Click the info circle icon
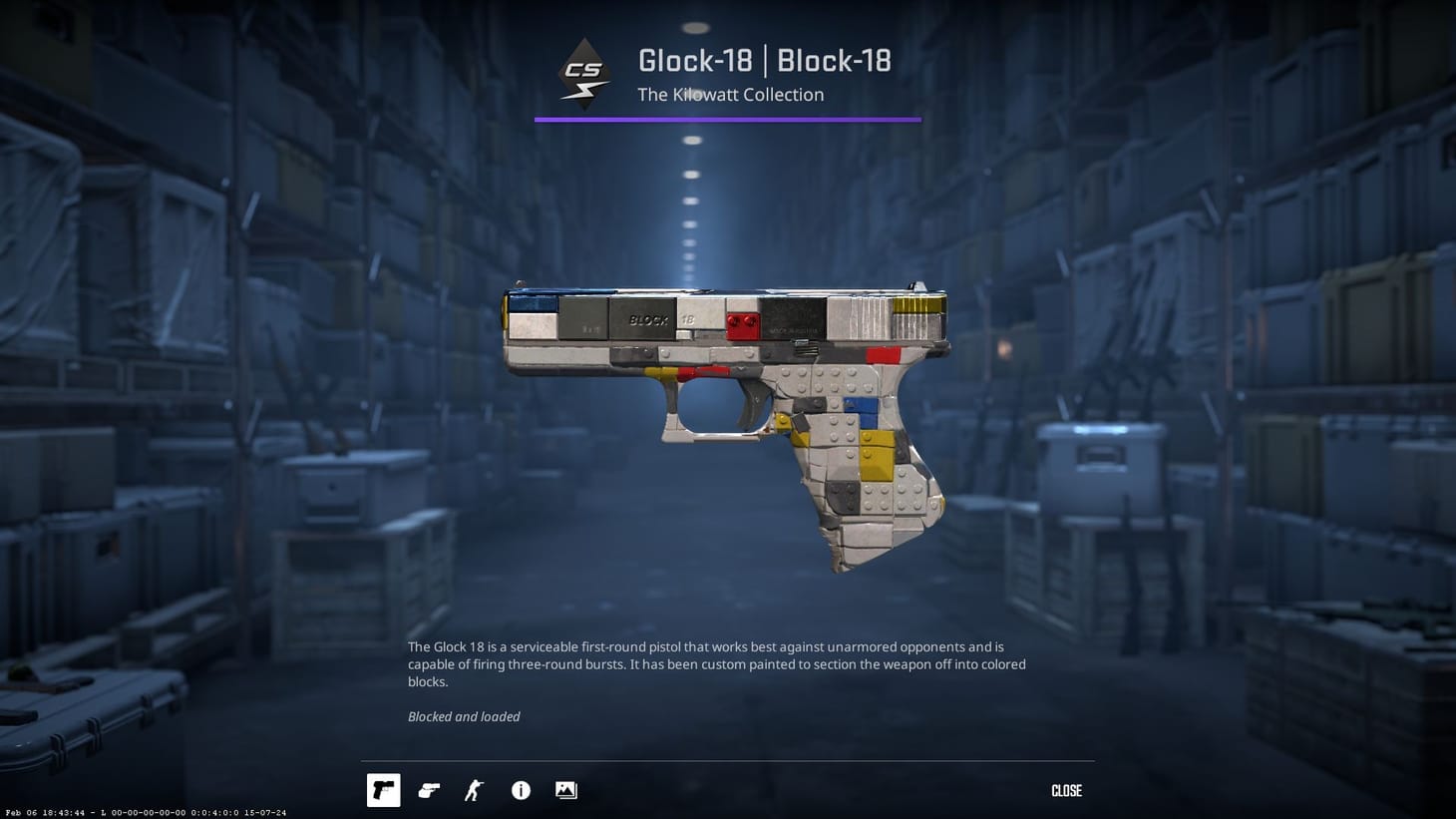 click(x=520, y=790)
